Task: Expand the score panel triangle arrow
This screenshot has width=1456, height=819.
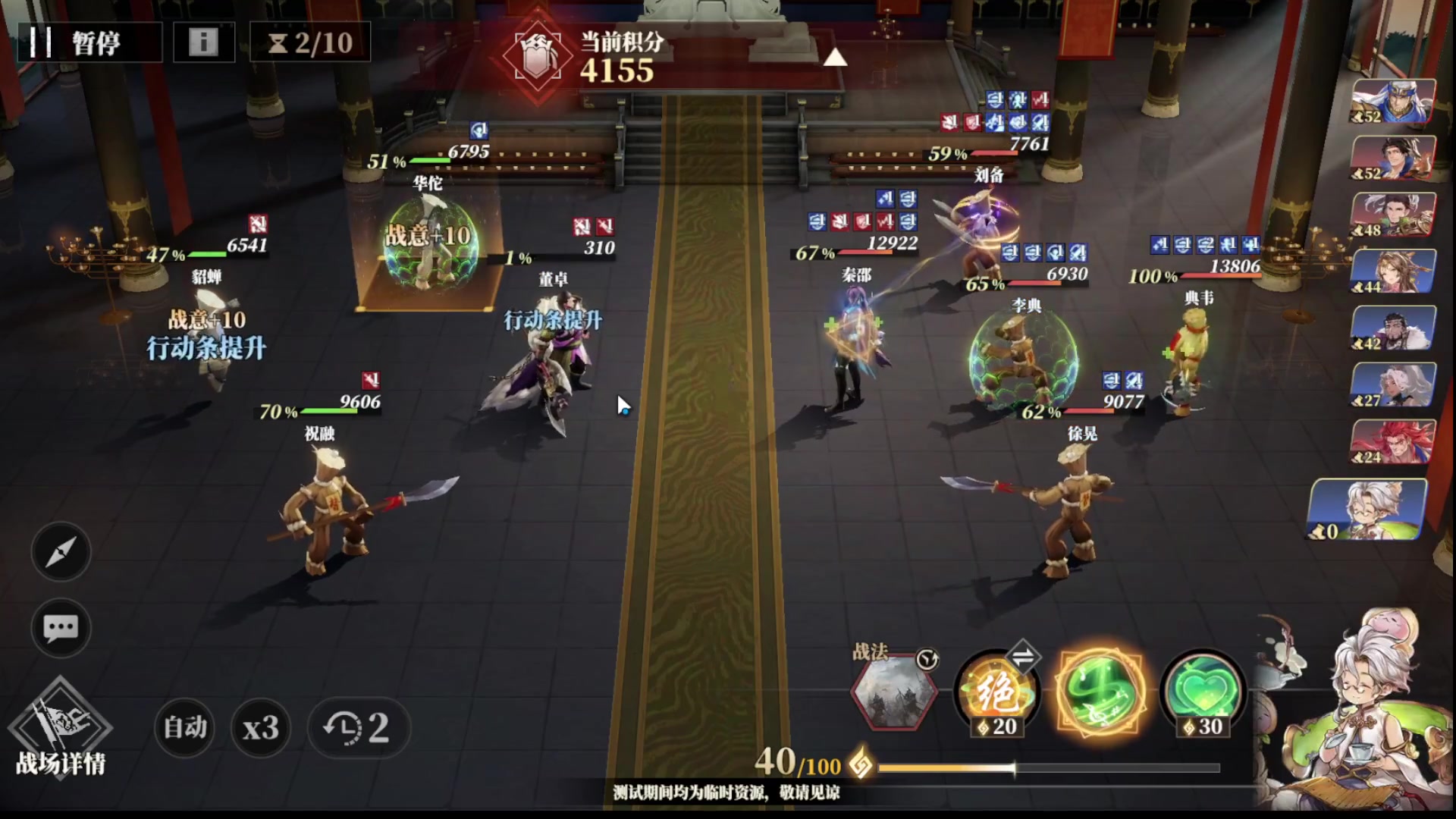Action: coord(834,58)
